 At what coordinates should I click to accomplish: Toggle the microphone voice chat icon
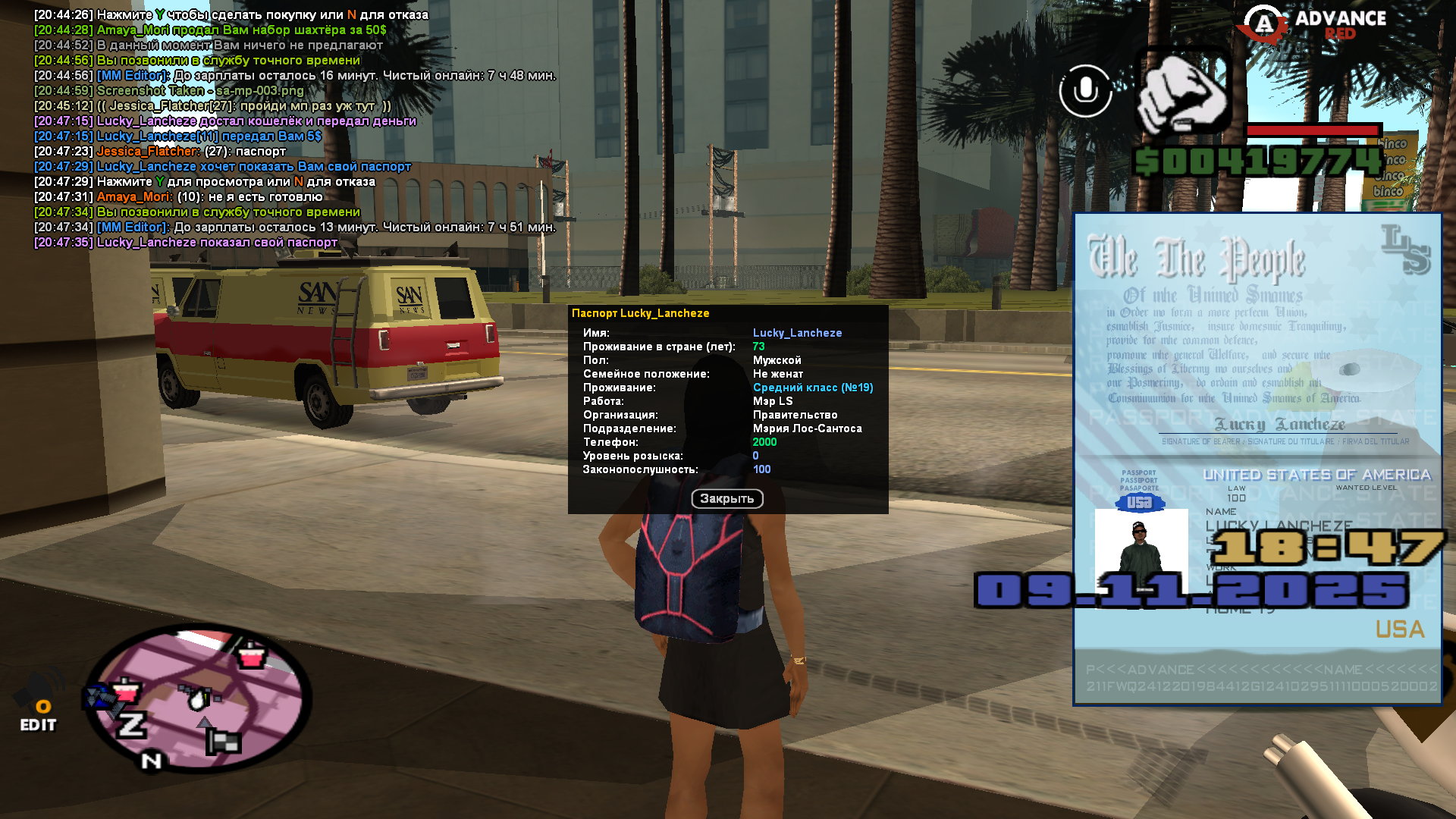click(1085, 91)
